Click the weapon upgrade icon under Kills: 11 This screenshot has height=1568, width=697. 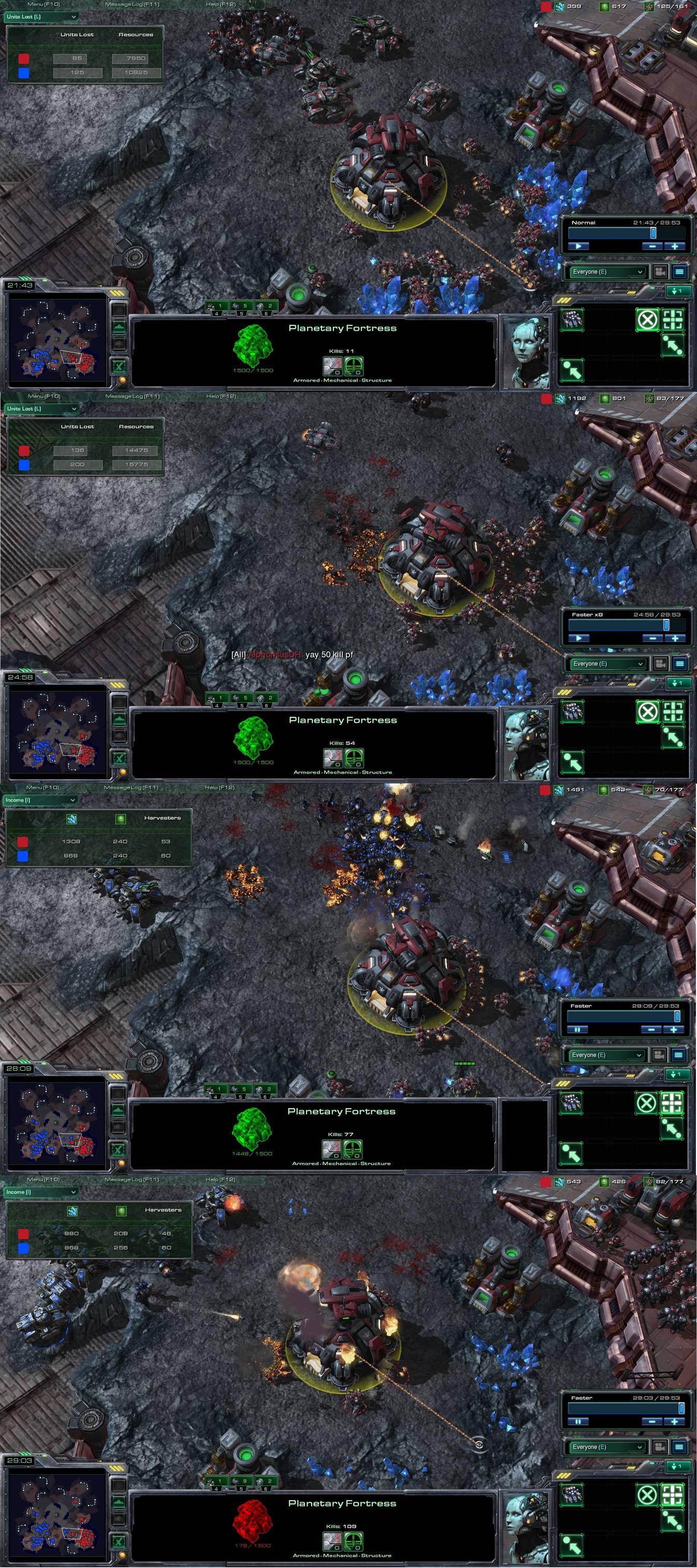tap(332, 366)
